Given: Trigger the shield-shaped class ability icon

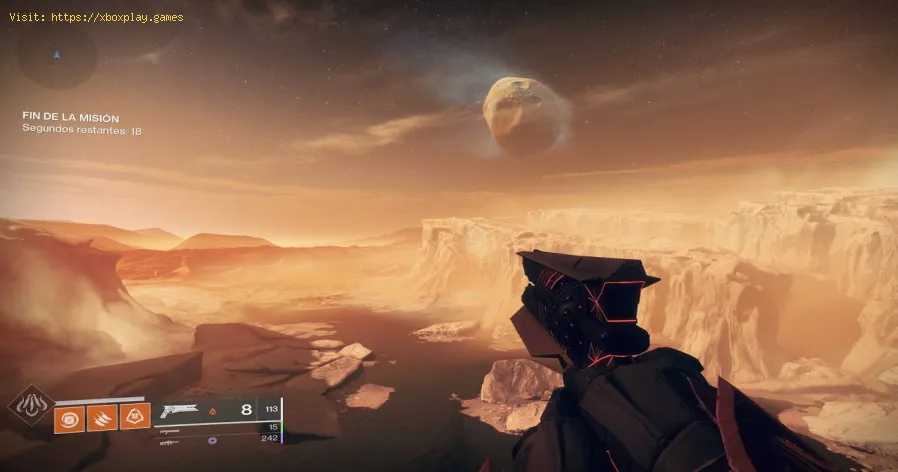Looking at the screenshot, I should pos(135,416).
